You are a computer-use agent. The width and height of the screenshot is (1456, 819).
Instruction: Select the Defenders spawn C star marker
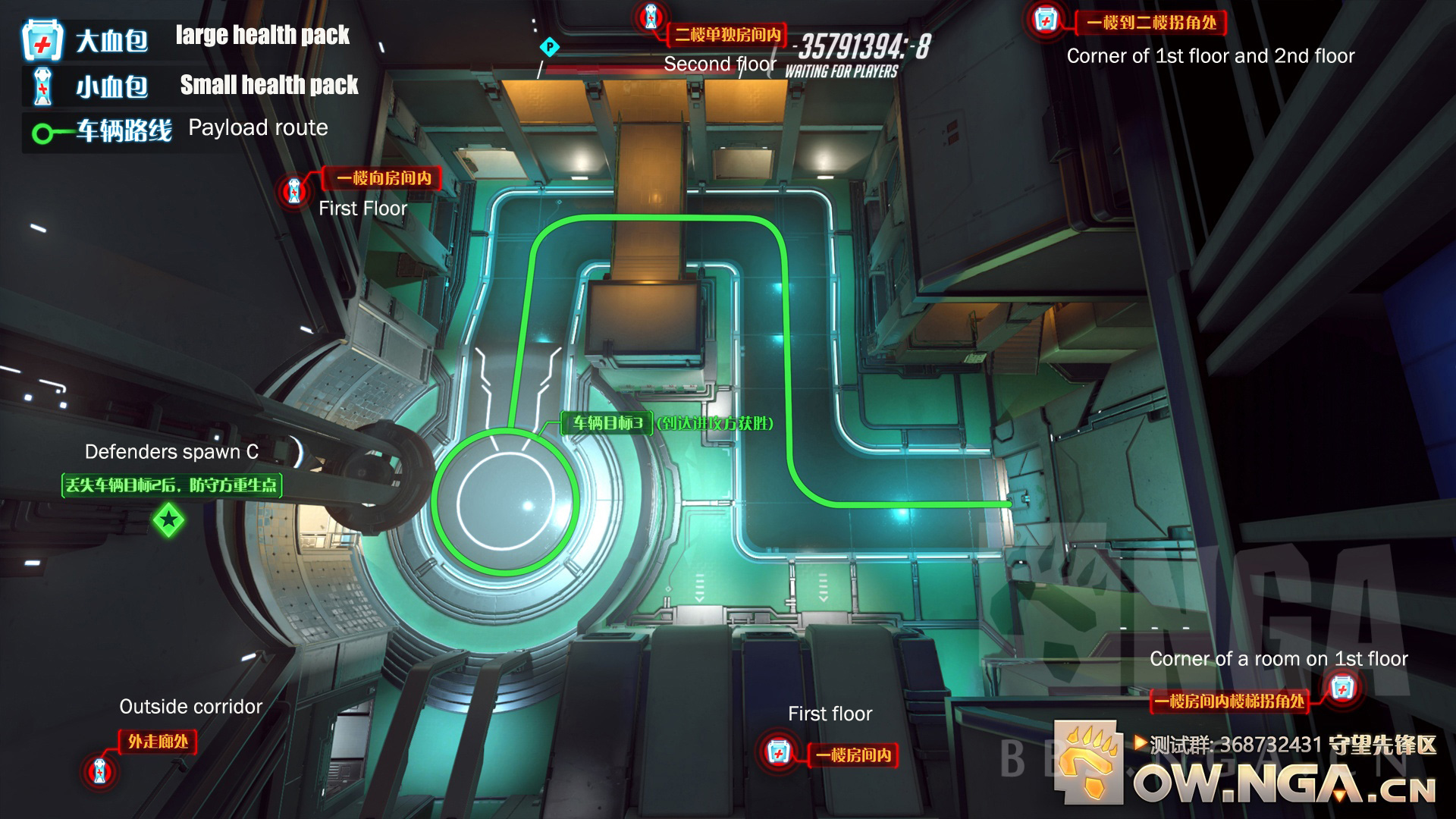pos(168,520)
